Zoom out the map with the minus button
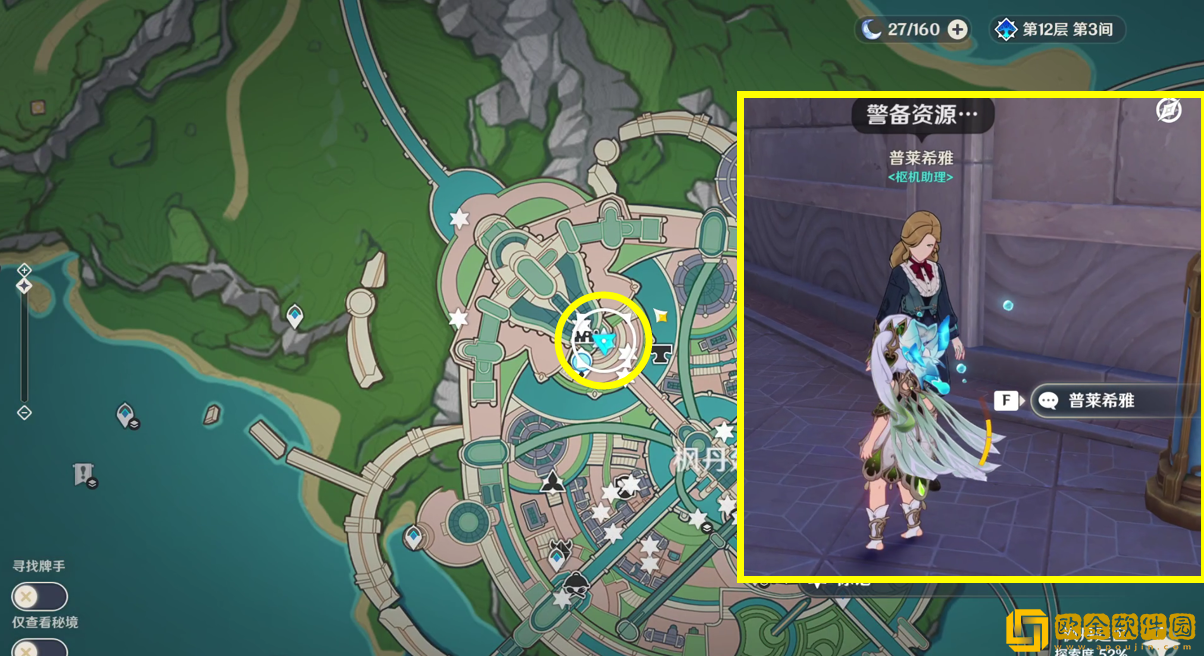The image size is (1204, 656). click(x=24, y=412)
